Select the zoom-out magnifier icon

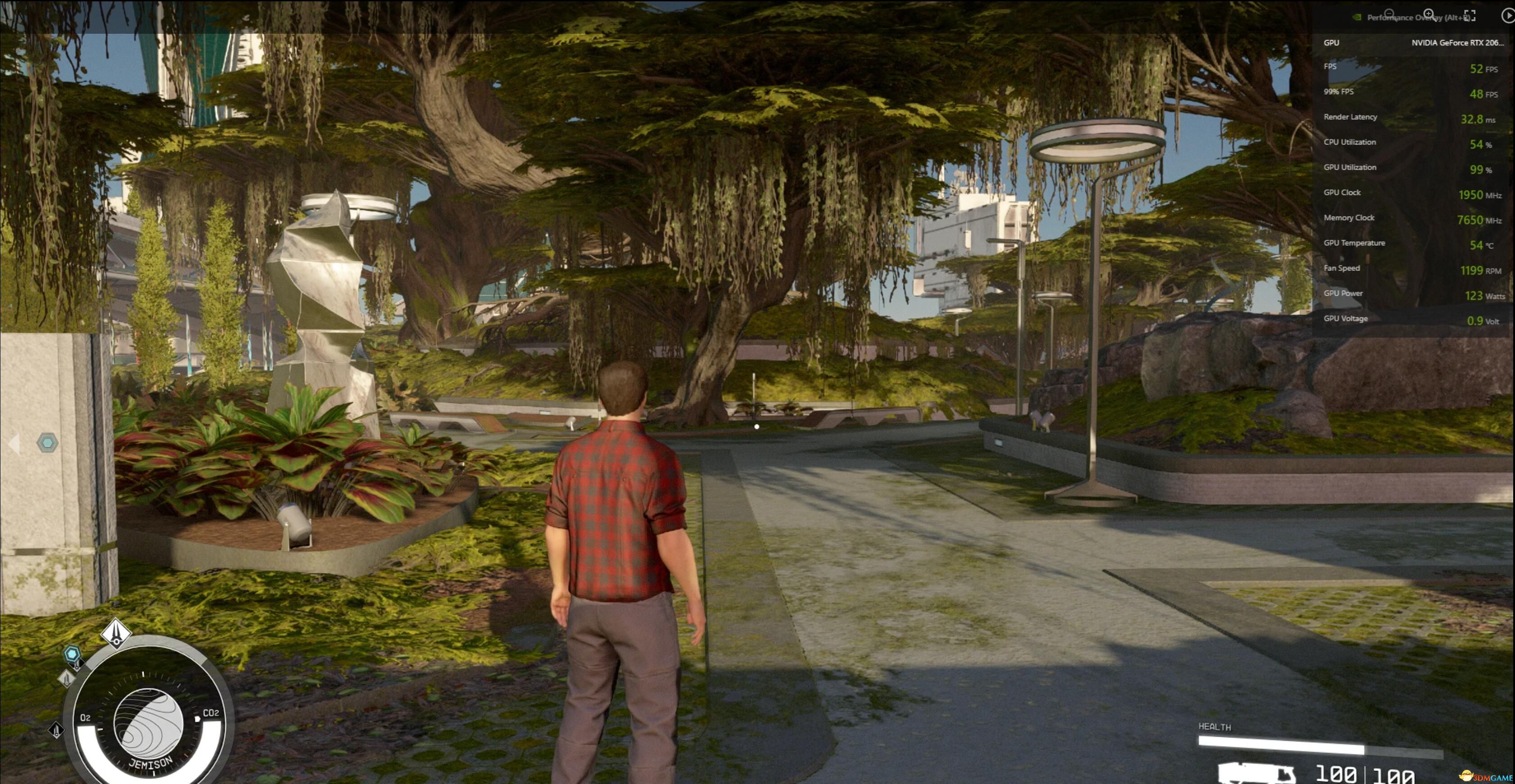[x=1389, y=13]
